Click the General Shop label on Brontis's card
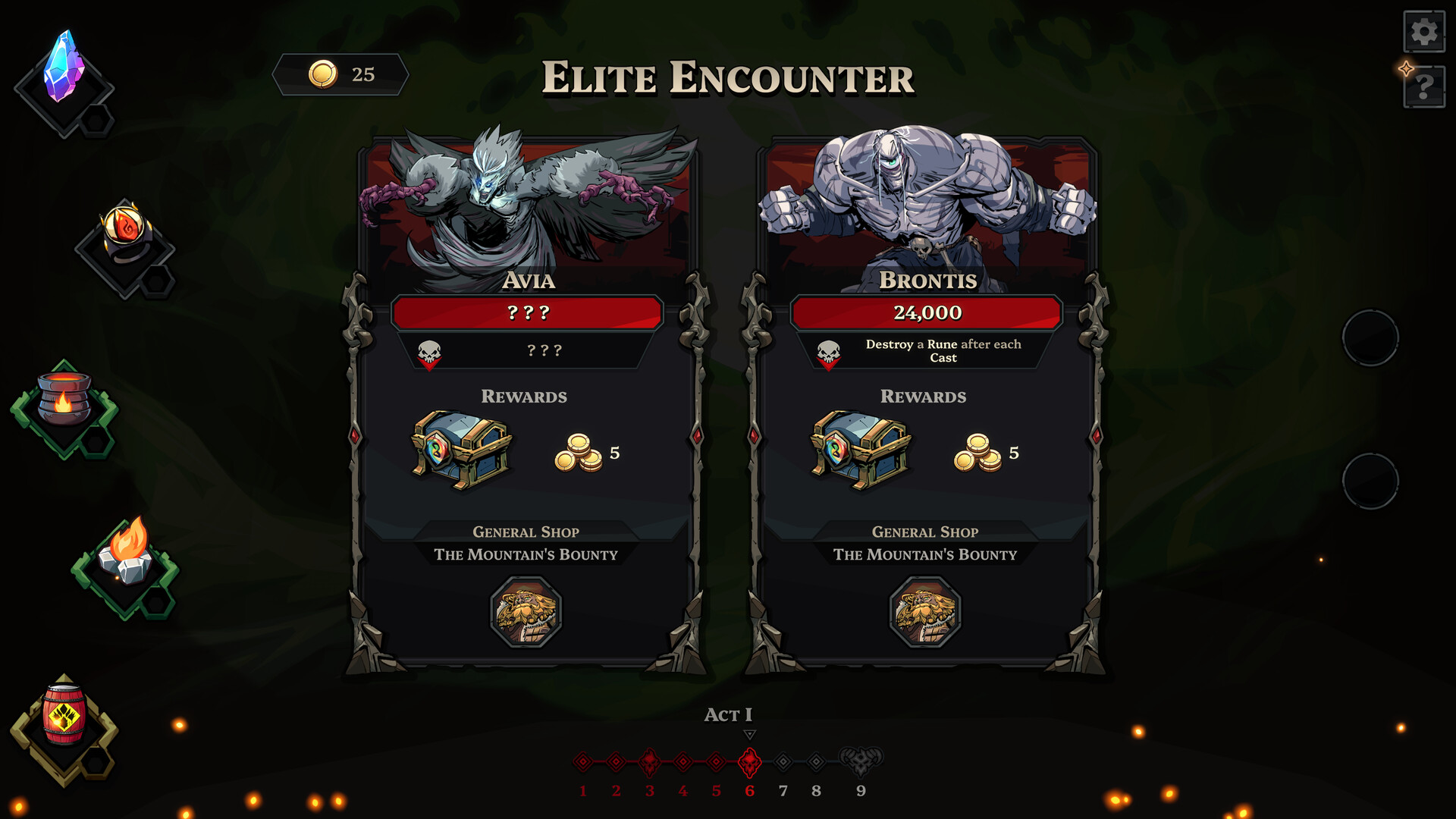Screen dimensions: 1456x819 [925, 532]
